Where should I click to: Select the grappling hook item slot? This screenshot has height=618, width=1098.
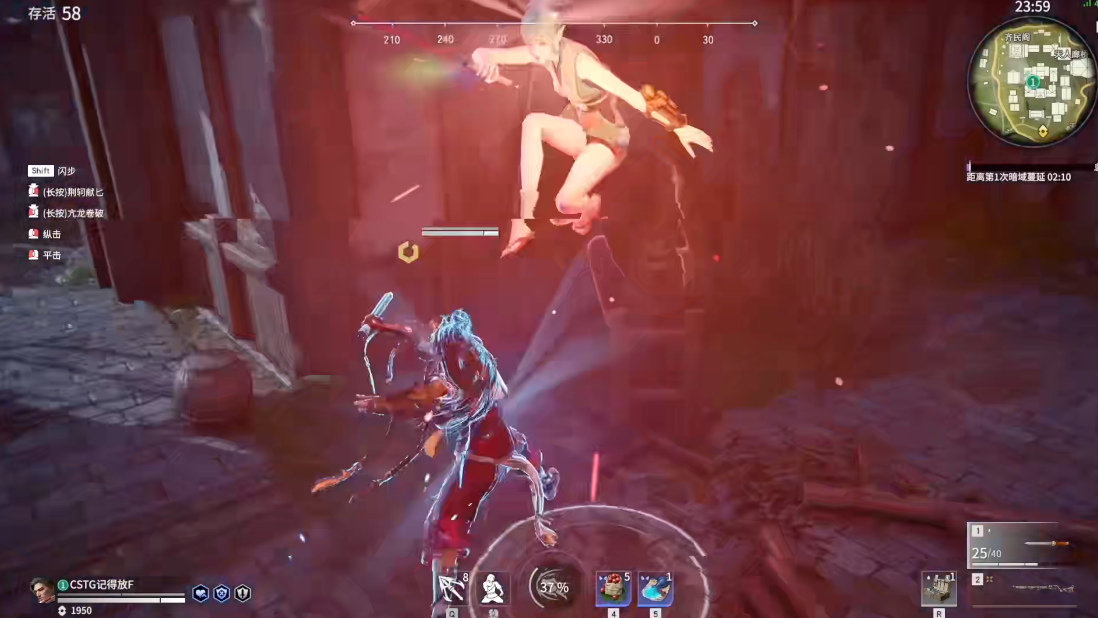coord(452,588)
